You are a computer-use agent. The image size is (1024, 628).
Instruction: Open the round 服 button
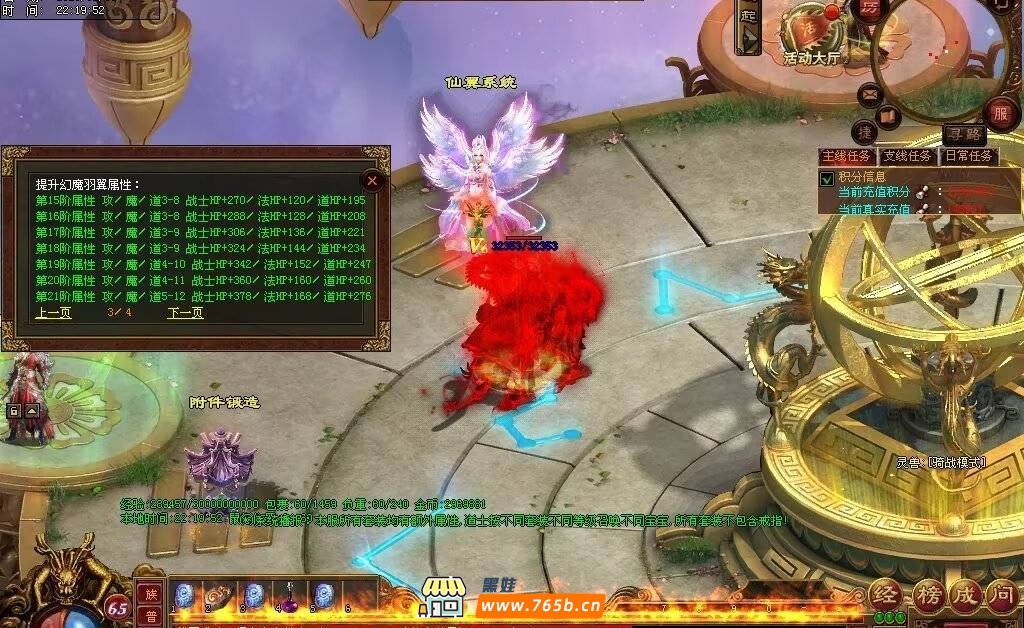(1000, 113)
